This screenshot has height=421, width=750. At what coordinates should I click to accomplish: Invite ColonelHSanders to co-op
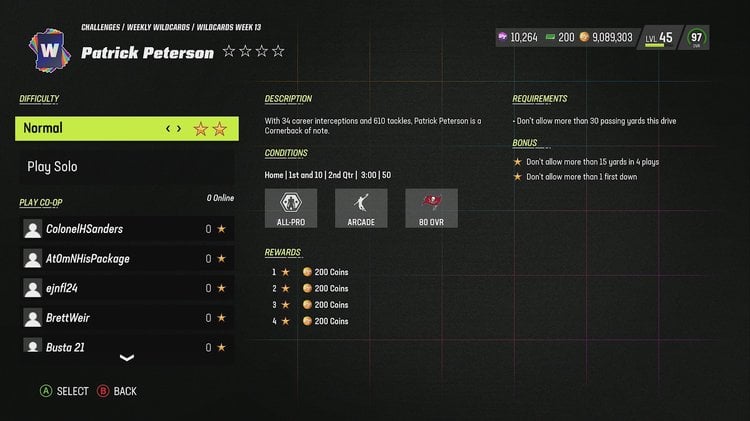[x=127, y=229]
